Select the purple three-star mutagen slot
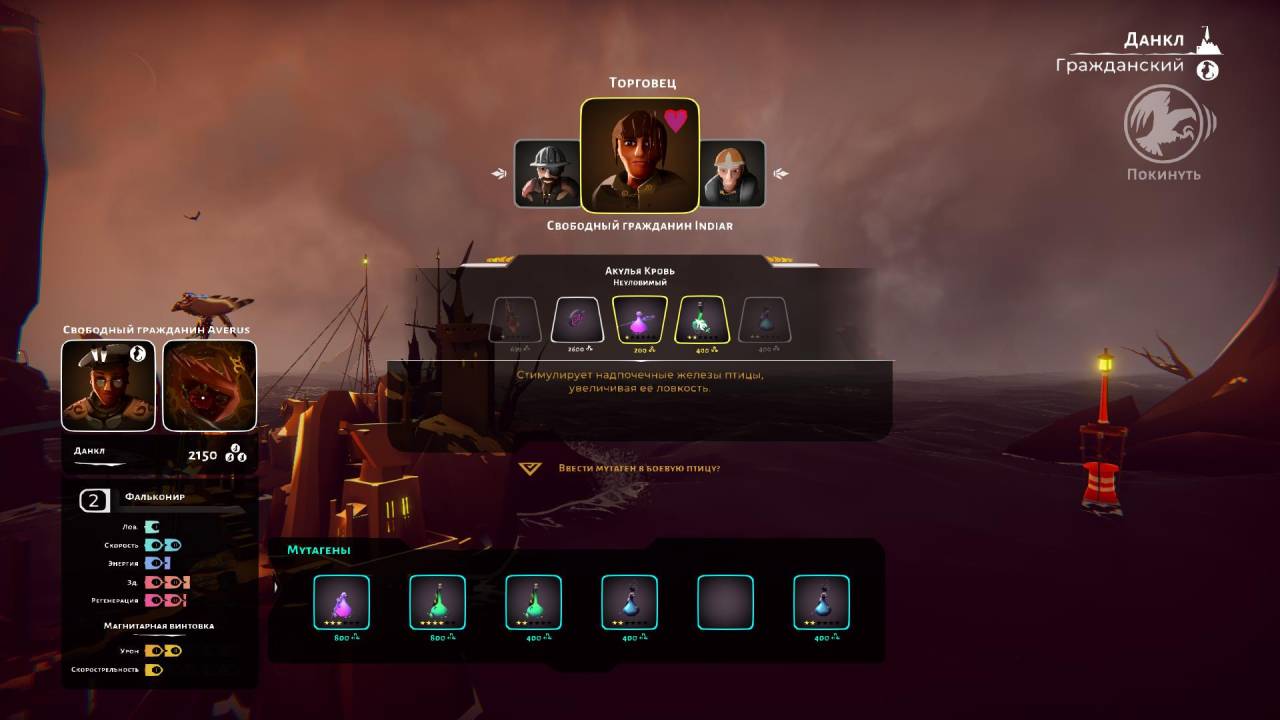Viewport: 1280px width, 720px height. pyautogui.click(x=342, y=602)
